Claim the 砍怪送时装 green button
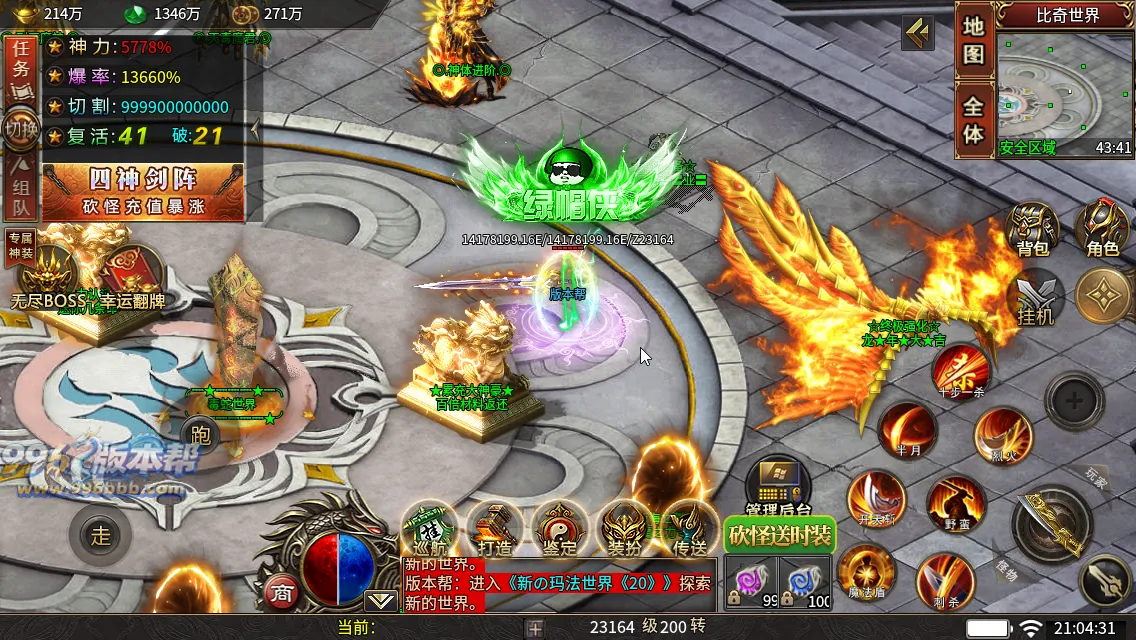The height and width of the screenshot is (640, 1136). (x=779, y=536)
